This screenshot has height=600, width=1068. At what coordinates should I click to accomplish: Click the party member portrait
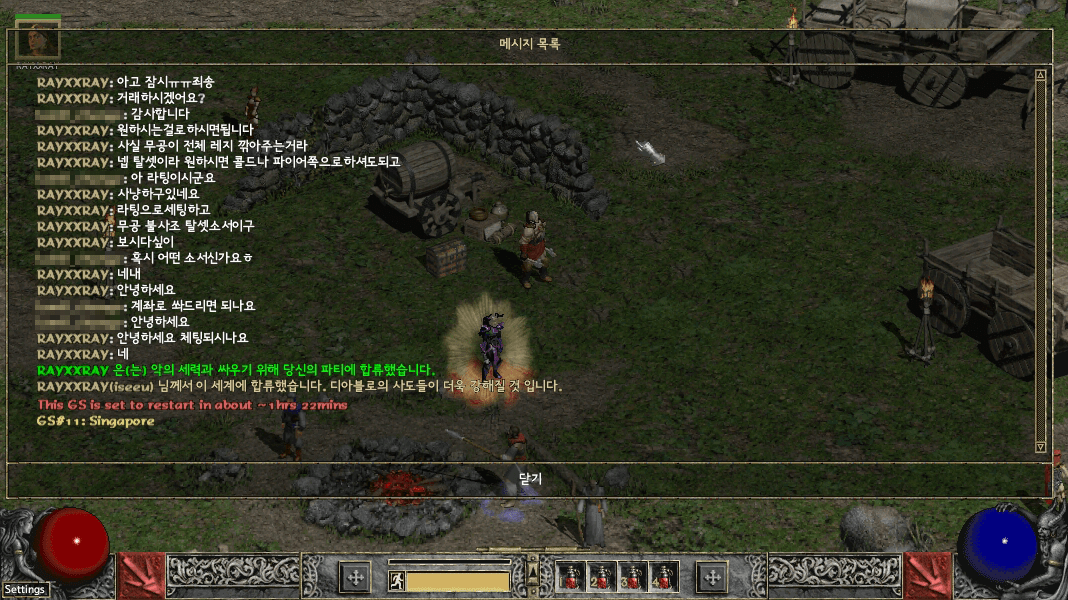(38, 40)
